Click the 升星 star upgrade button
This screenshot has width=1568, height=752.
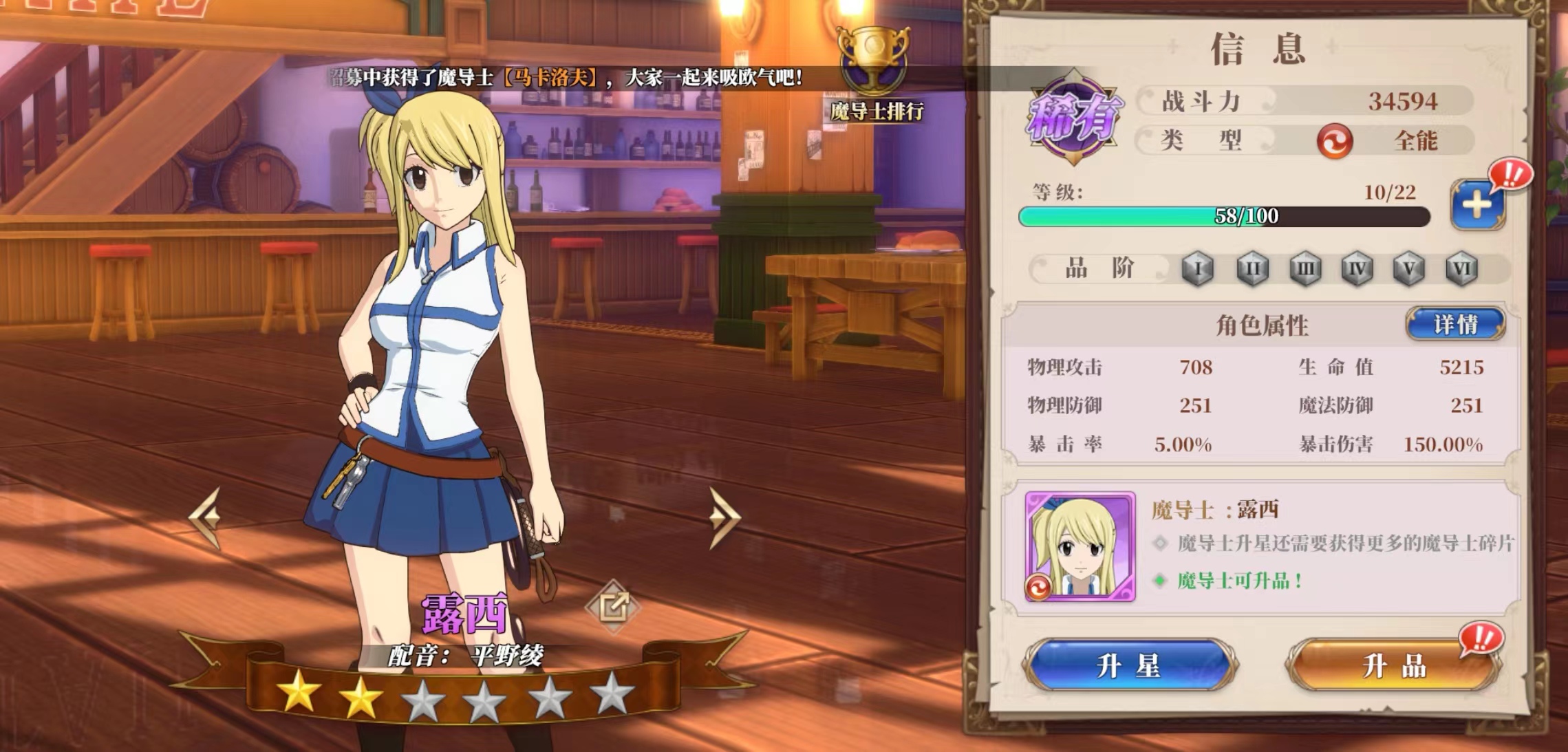[x=1129, y=665]
